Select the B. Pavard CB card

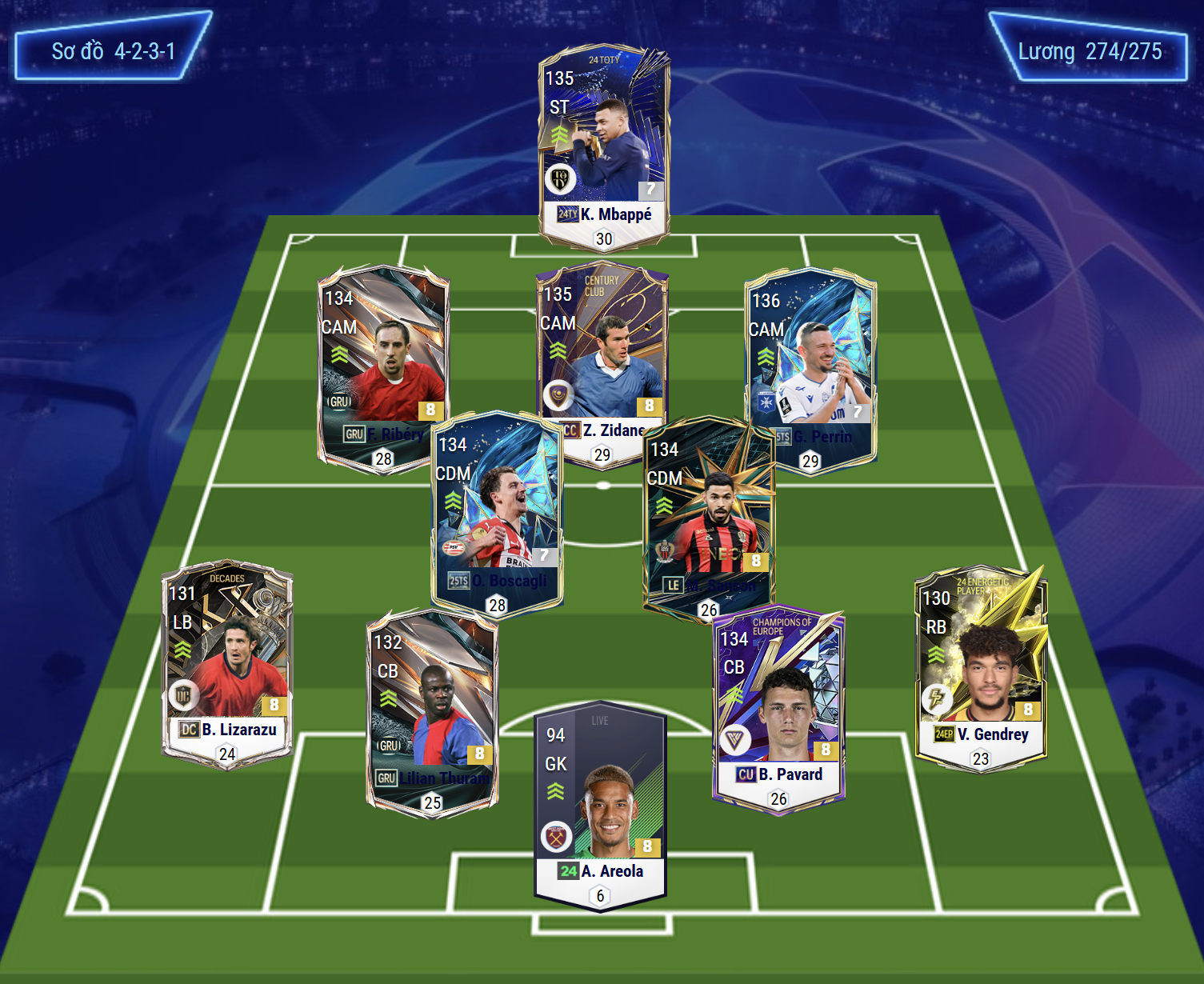[778, 704]
